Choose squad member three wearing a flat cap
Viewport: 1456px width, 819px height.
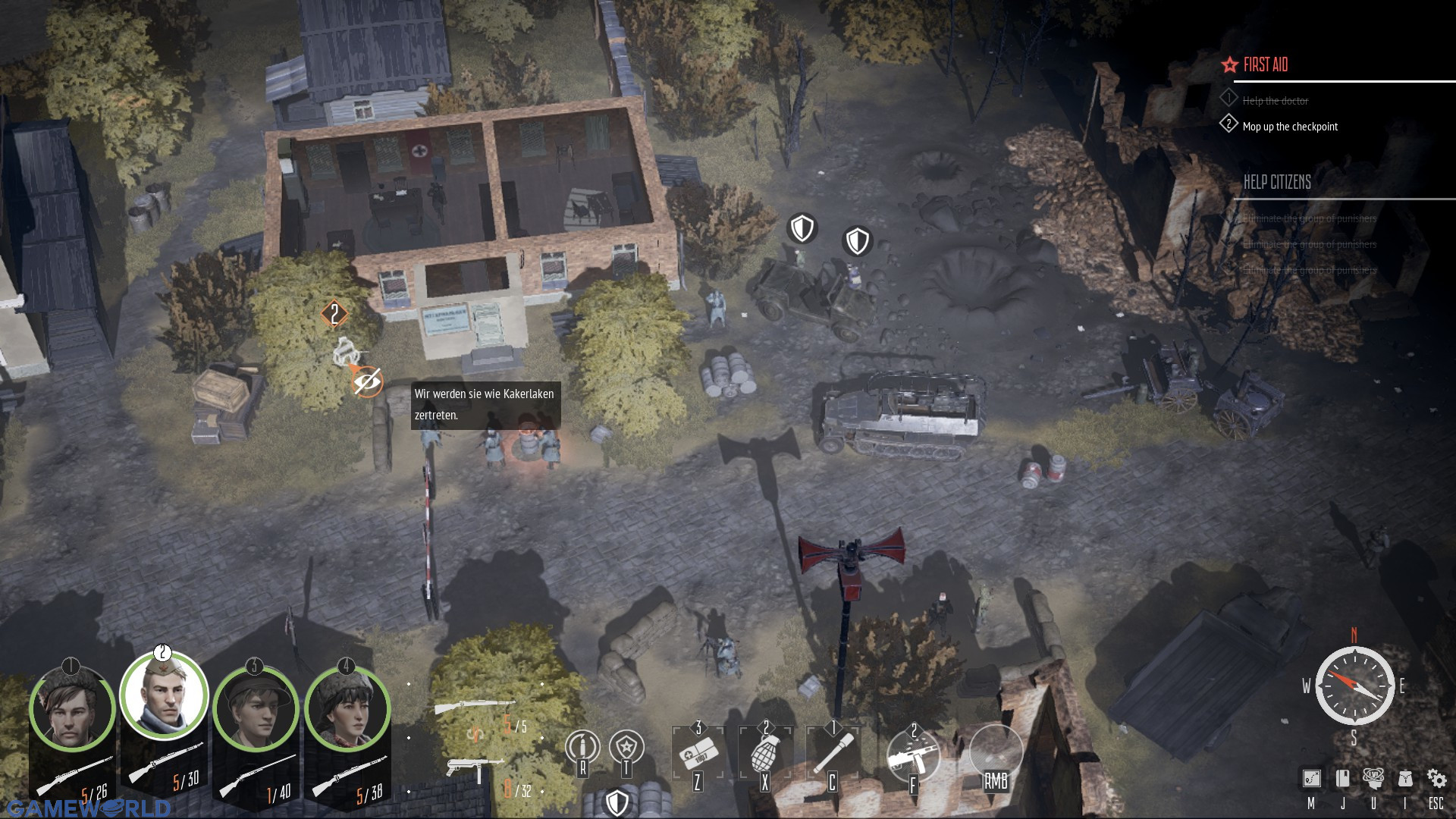coord(255,710)
